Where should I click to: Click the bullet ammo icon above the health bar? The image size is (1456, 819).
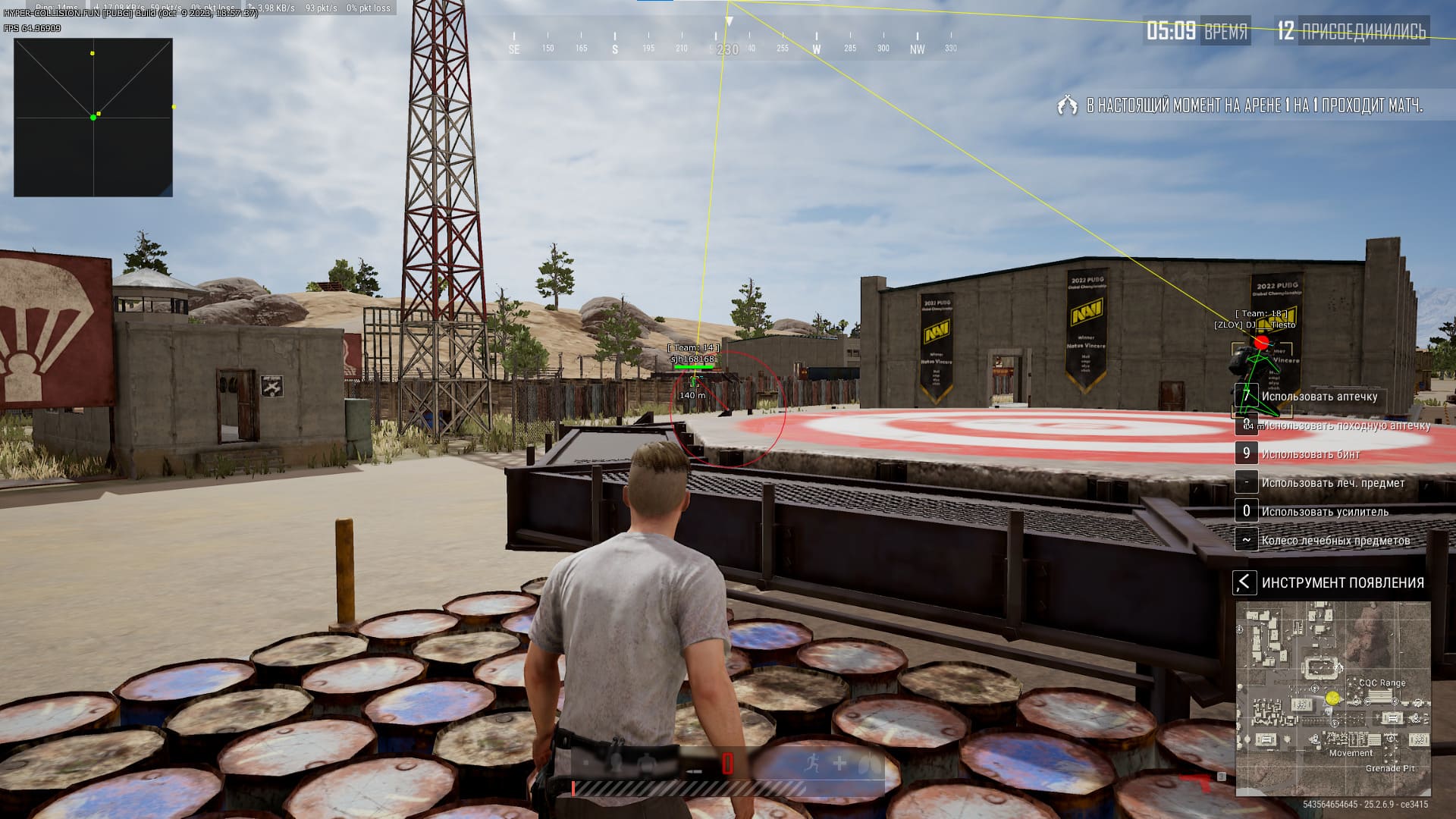pos(695,771)
